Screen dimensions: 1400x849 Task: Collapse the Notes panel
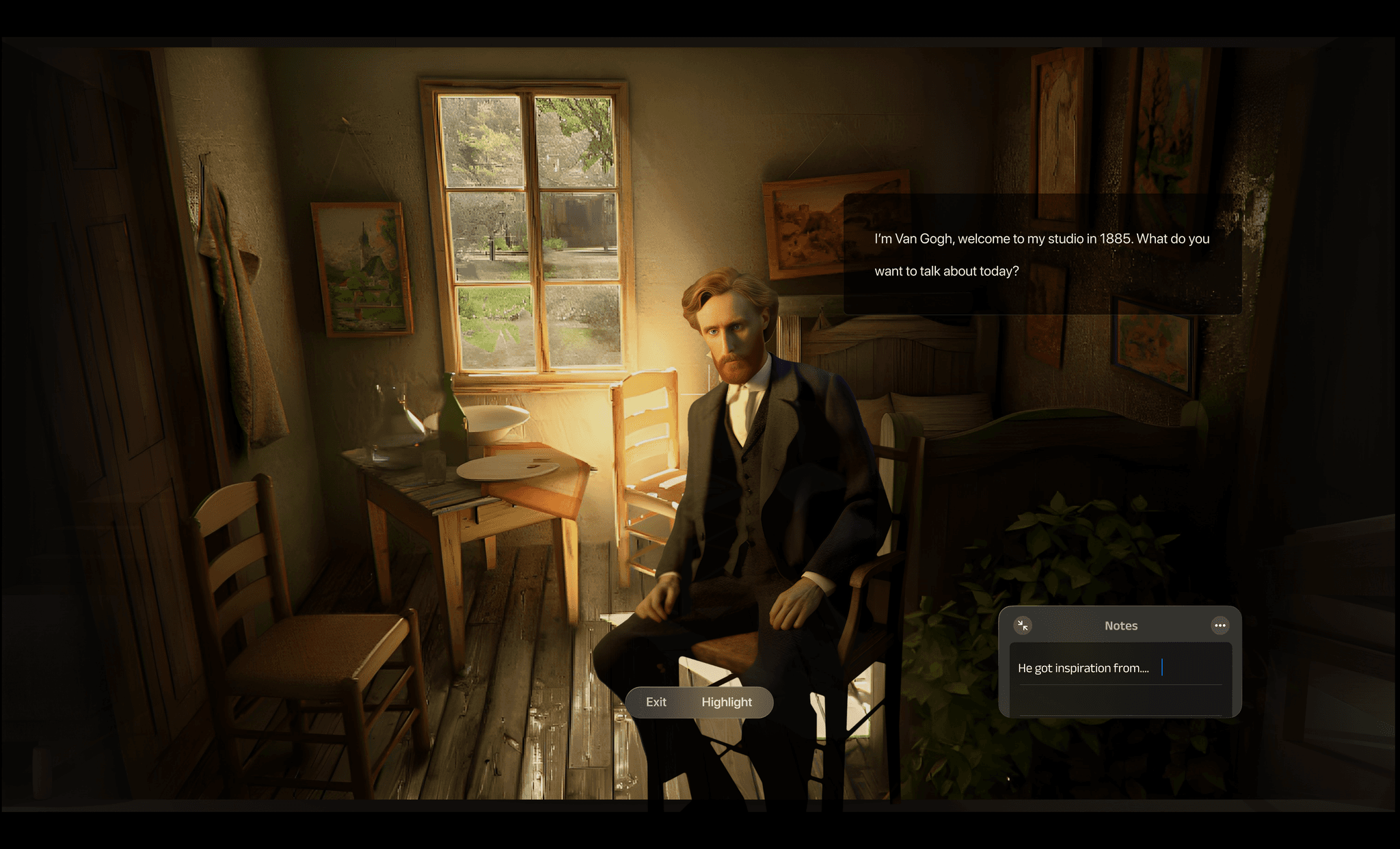tap(1023, 625)
